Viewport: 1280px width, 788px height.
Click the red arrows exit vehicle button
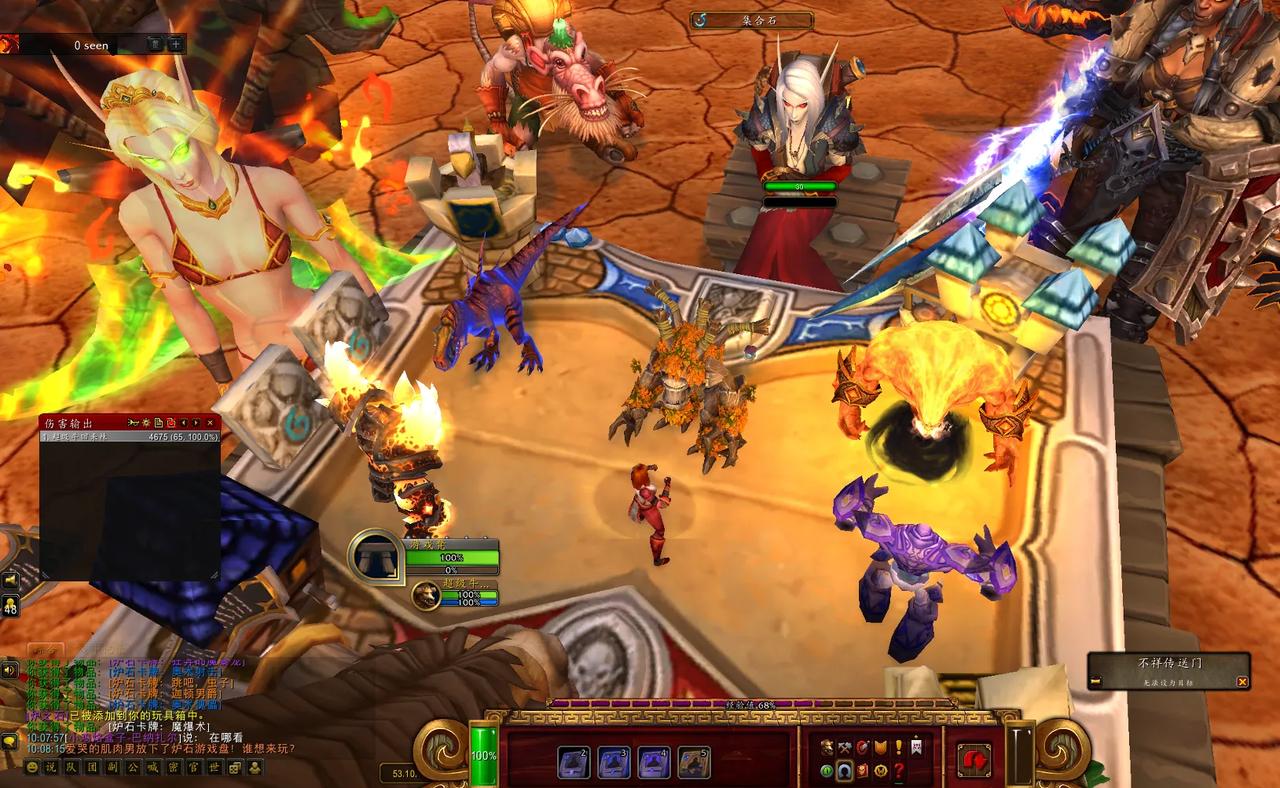(x=974, y=761)
